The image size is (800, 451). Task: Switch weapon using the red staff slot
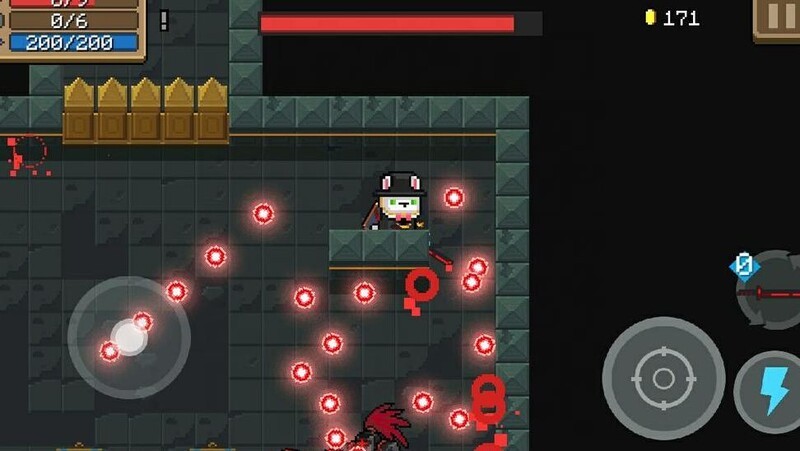(774, 291)
